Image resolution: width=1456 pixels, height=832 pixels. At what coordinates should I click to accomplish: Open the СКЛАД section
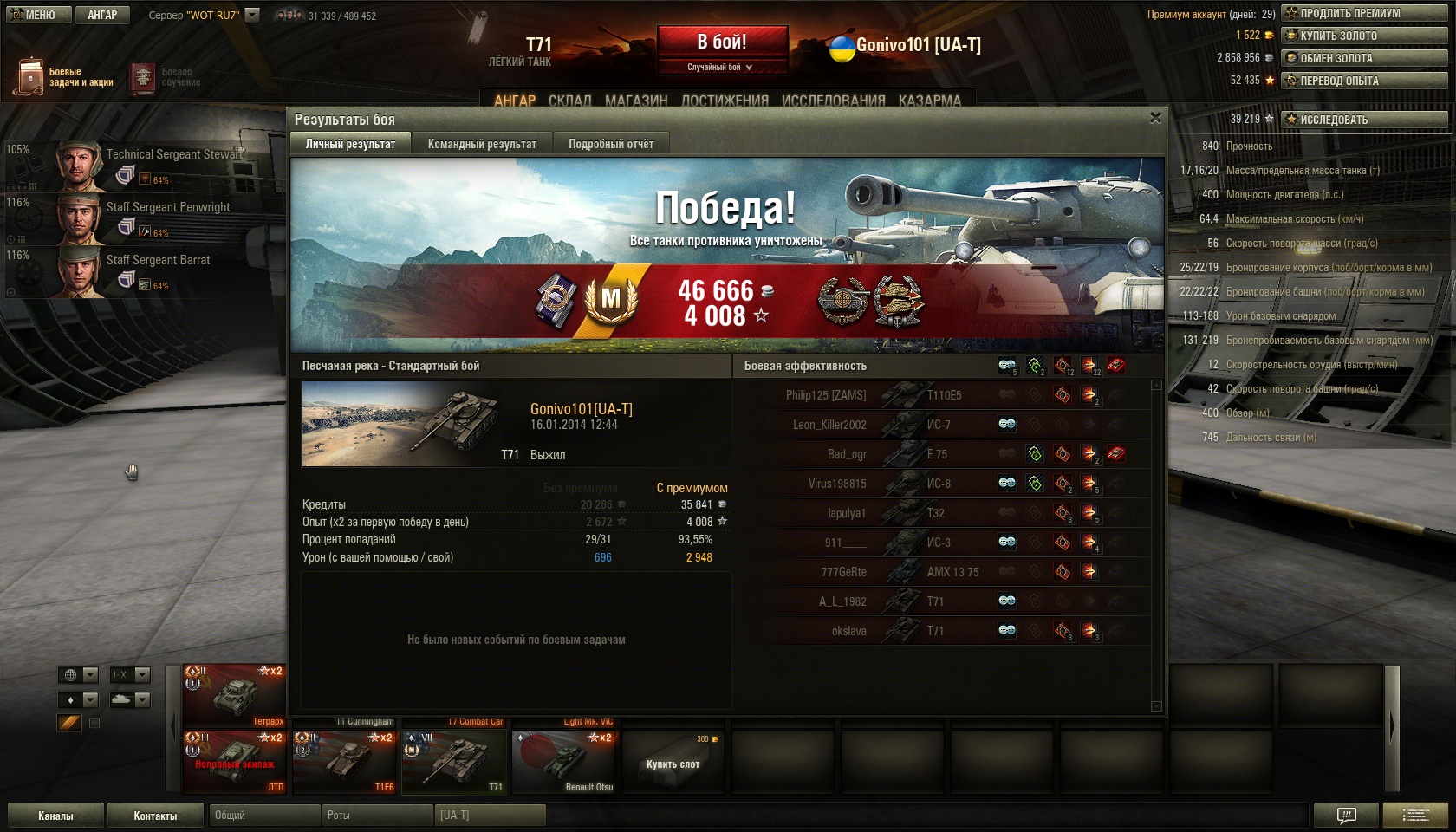point(569,101)
